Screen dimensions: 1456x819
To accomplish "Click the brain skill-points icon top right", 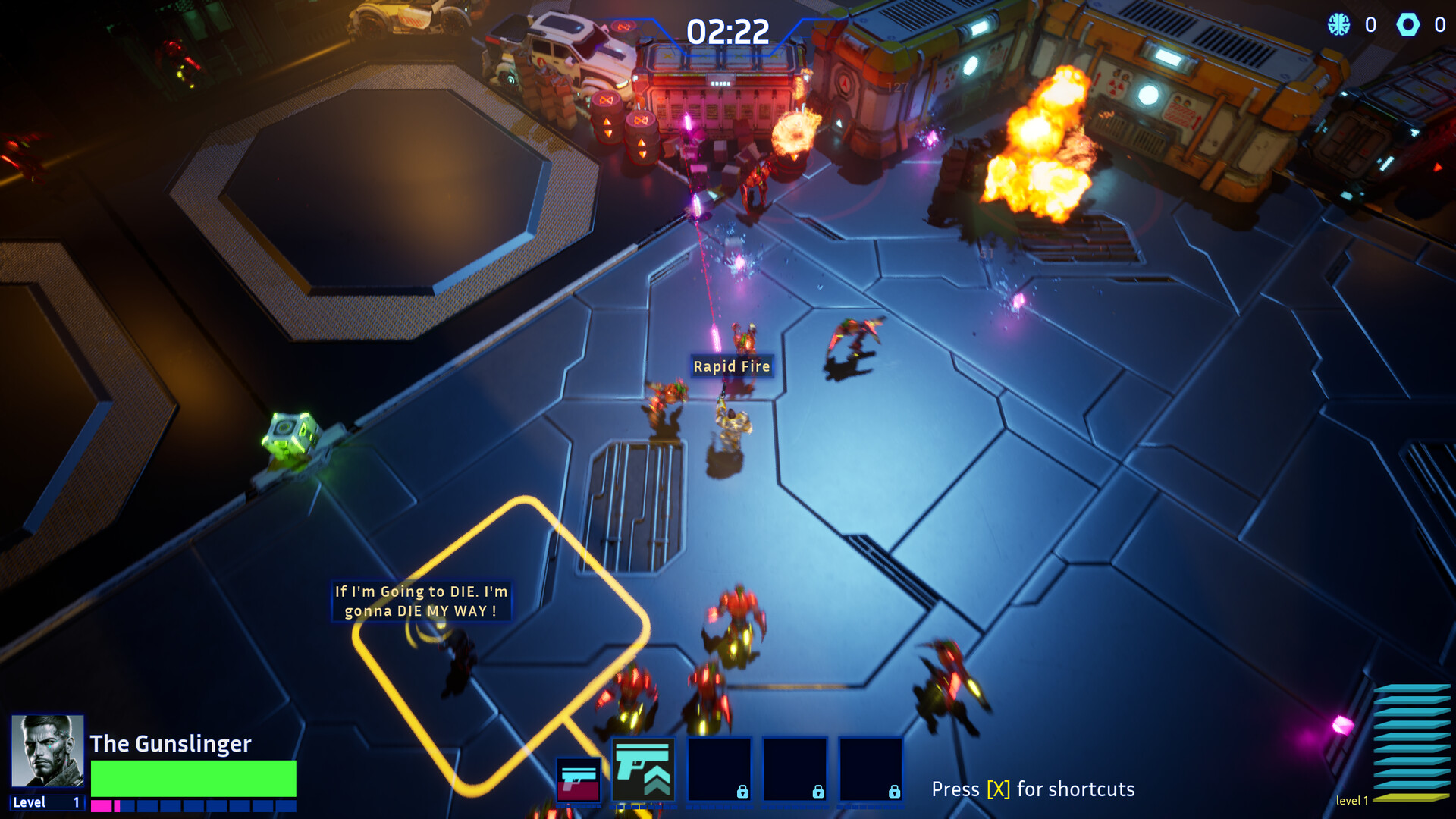I will pos(1335,24).
